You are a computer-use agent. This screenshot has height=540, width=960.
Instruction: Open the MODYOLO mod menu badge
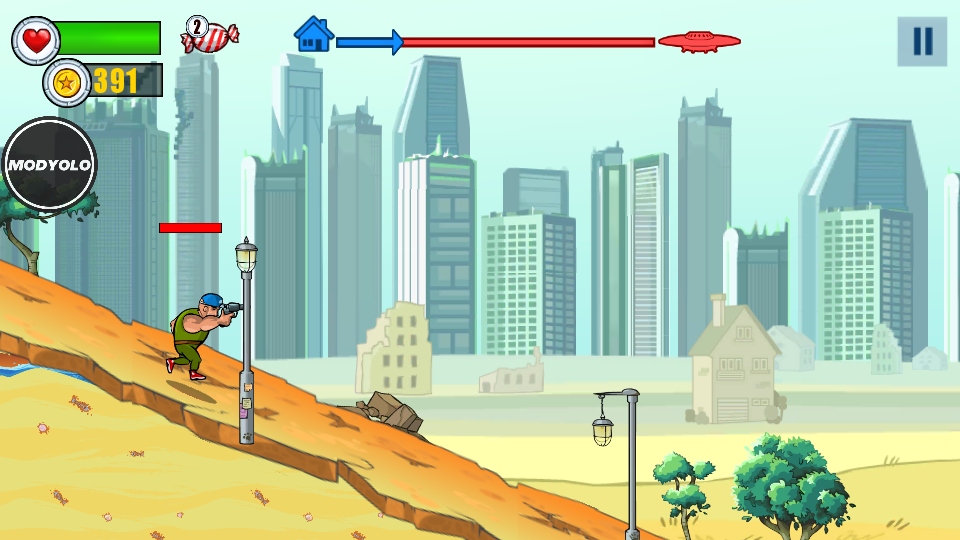50,165
